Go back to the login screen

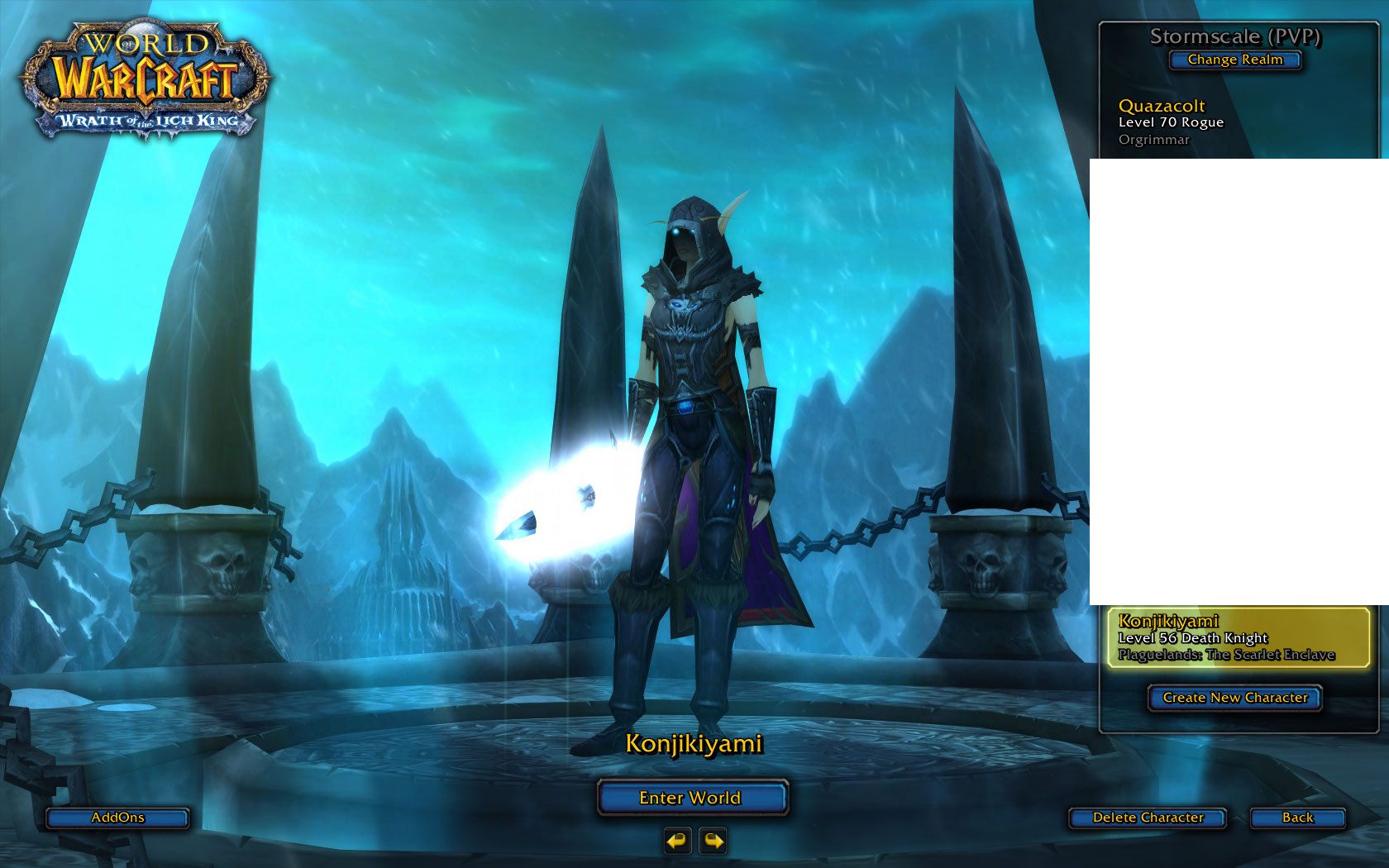[x=1297, y=818]
